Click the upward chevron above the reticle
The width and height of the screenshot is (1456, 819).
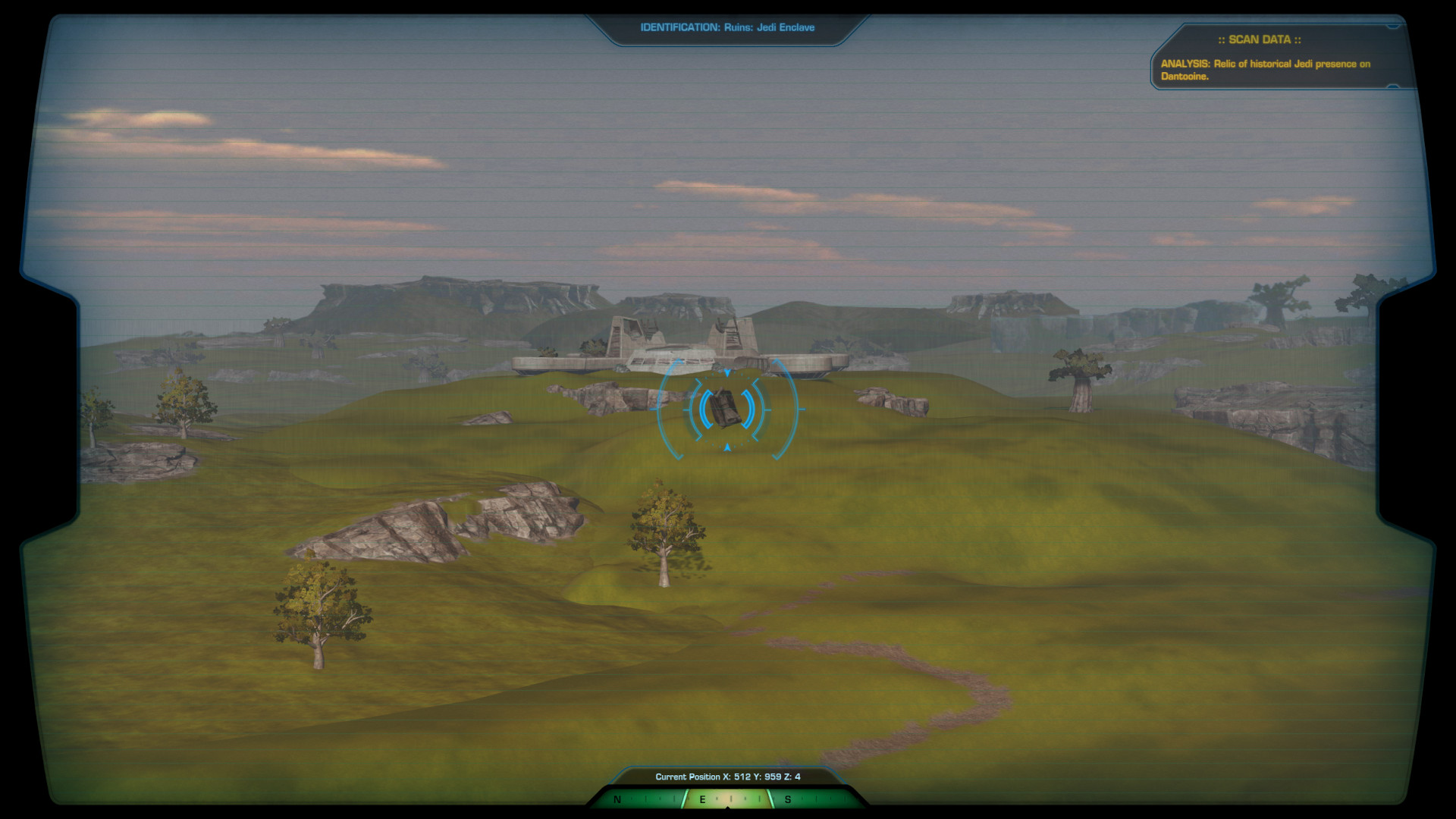tap(727, 372)
